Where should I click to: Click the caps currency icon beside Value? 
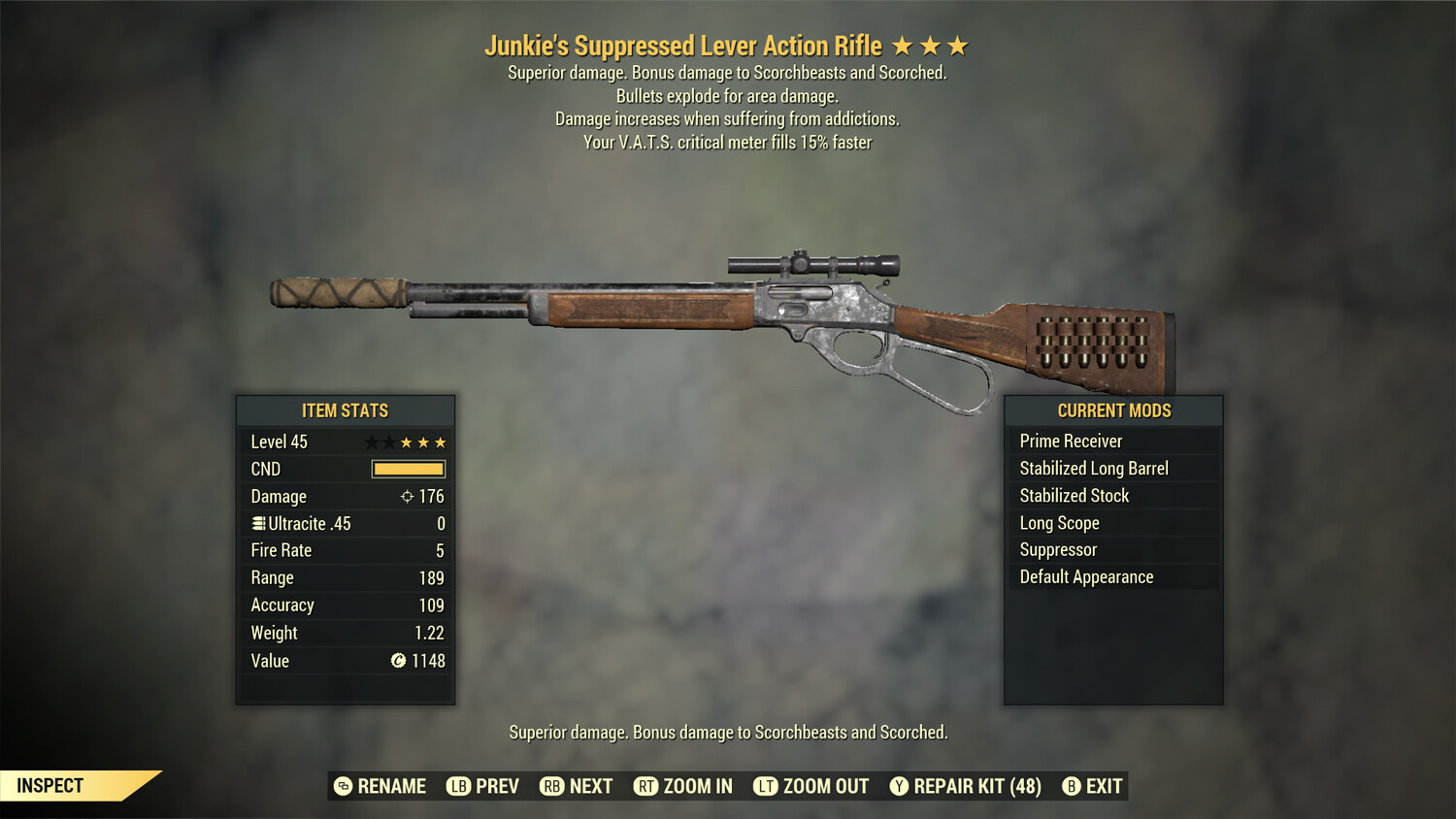click(x=397, y=661)
